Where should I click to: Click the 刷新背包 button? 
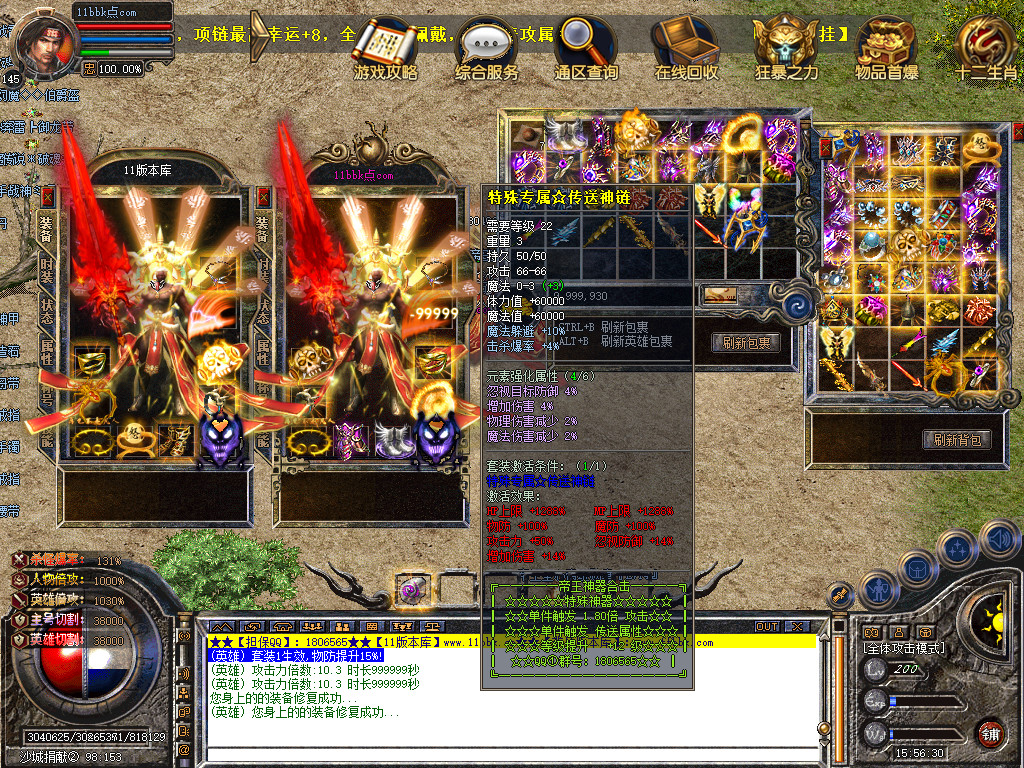957,440
